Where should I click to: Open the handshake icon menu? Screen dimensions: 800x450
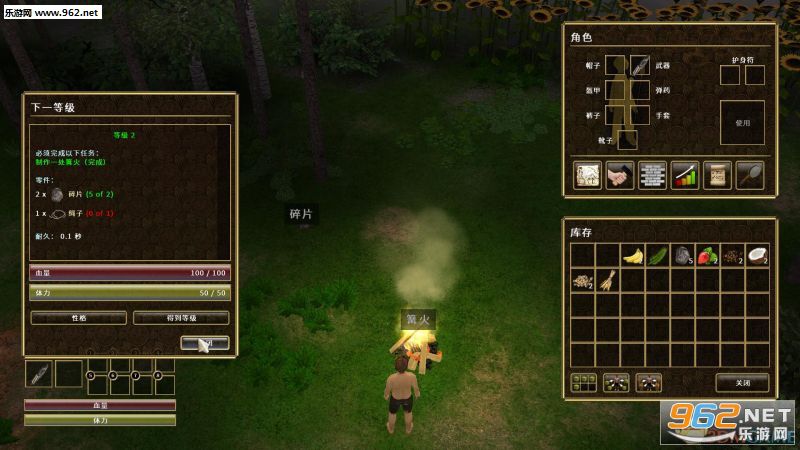pos(619,174)
